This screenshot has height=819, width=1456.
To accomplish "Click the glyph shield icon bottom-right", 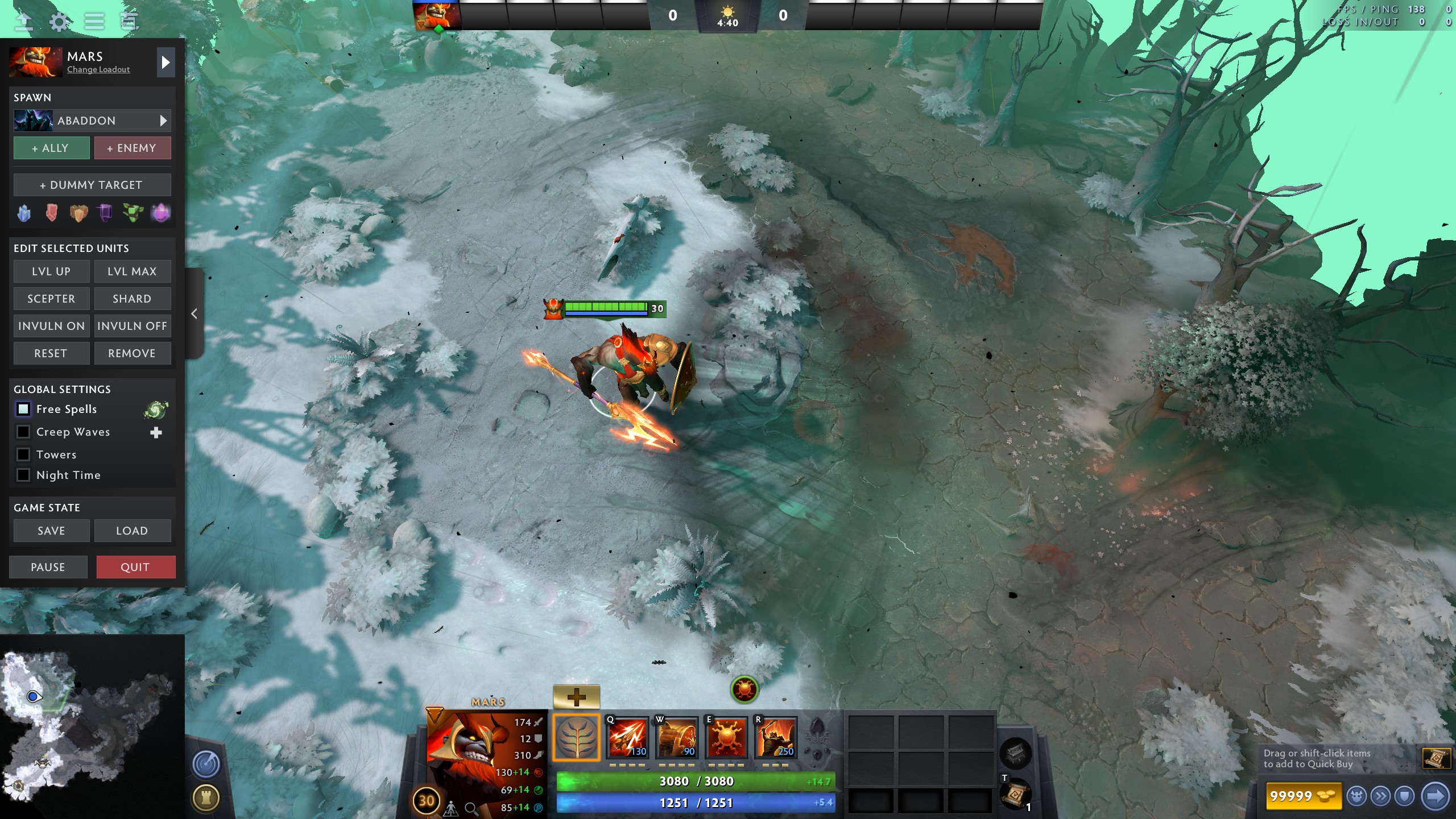I will (x=1404, y=796).
